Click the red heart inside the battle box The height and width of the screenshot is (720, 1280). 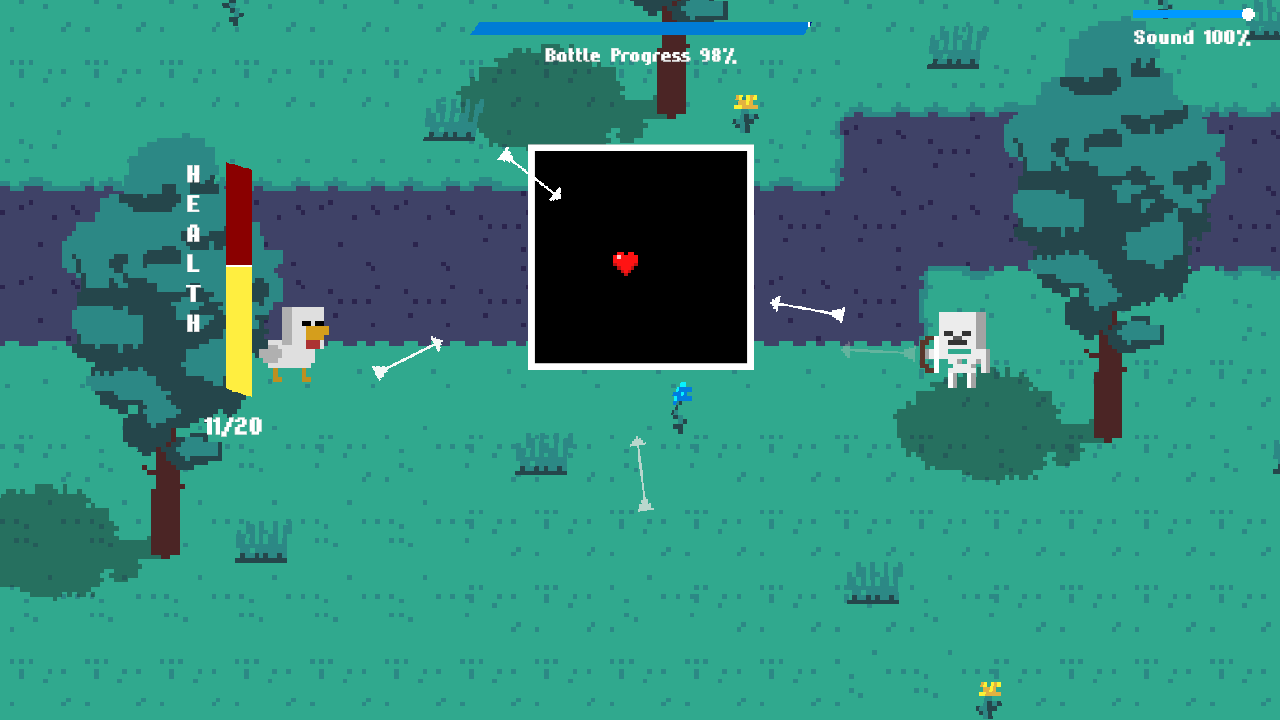coord(627,262)
